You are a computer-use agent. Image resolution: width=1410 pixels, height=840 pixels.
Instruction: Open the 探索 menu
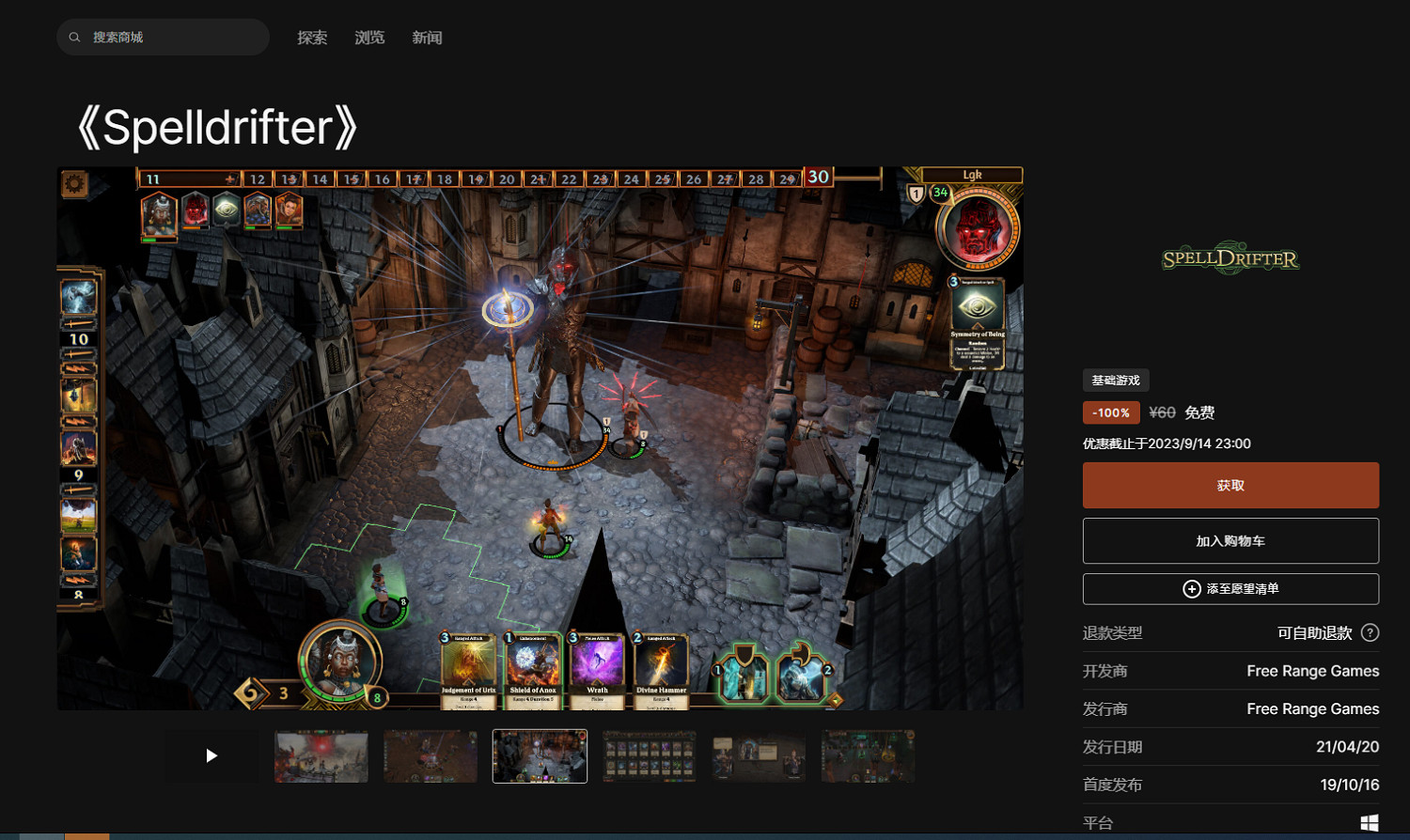coord(312,38)
